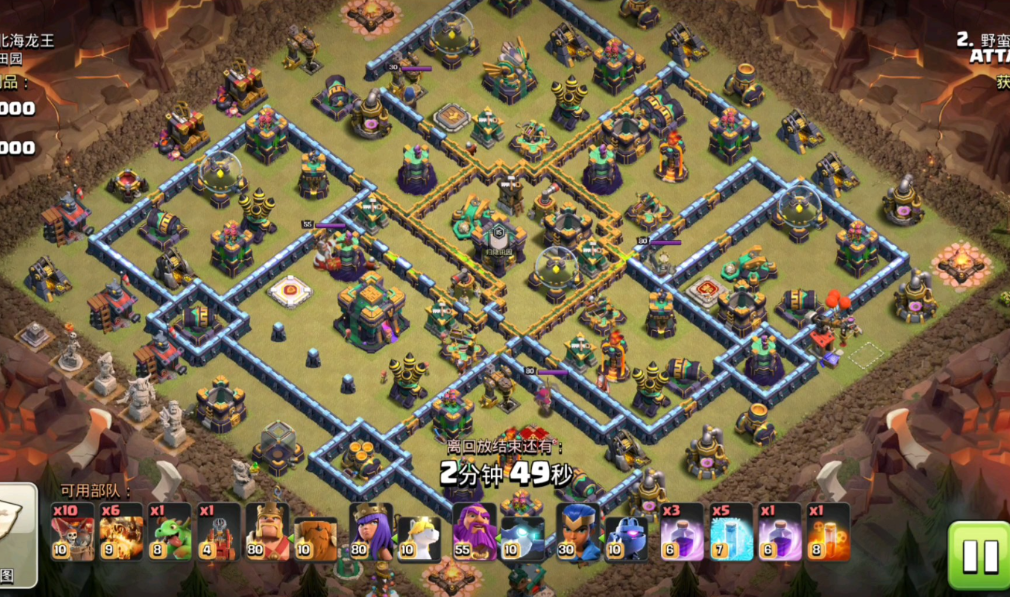This screenshot has width=1010, height=597.
Task: Pause using the green pause button
Action: click(977, 554)
